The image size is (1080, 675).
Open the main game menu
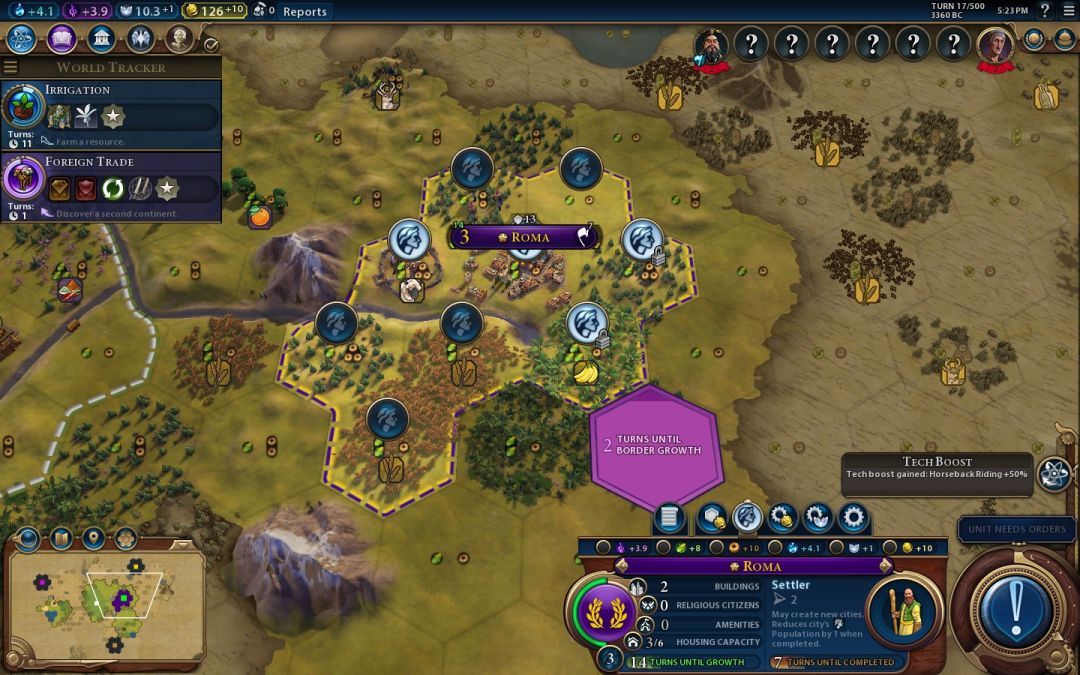tap(1068, 11)
